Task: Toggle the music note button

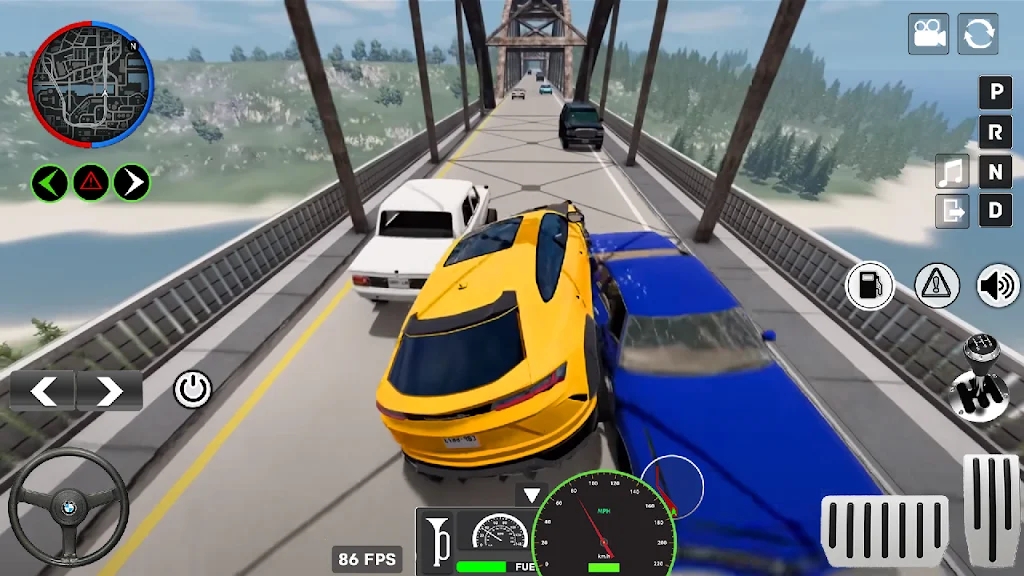Action: [x=952, y=171]
